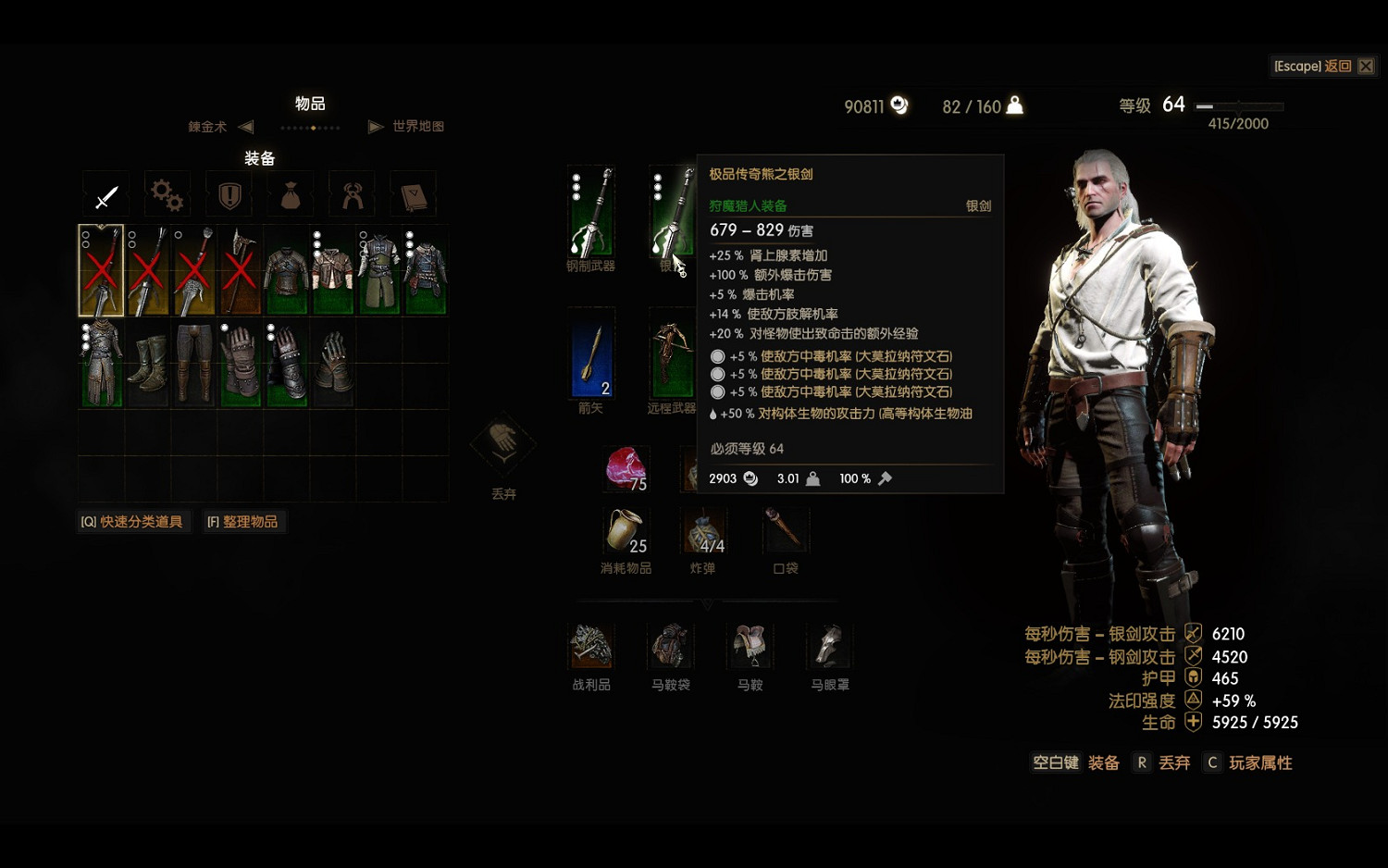Select the weapons category sword icon
This screenshot has width=1388, height=868.
click(x=106, y=195)
